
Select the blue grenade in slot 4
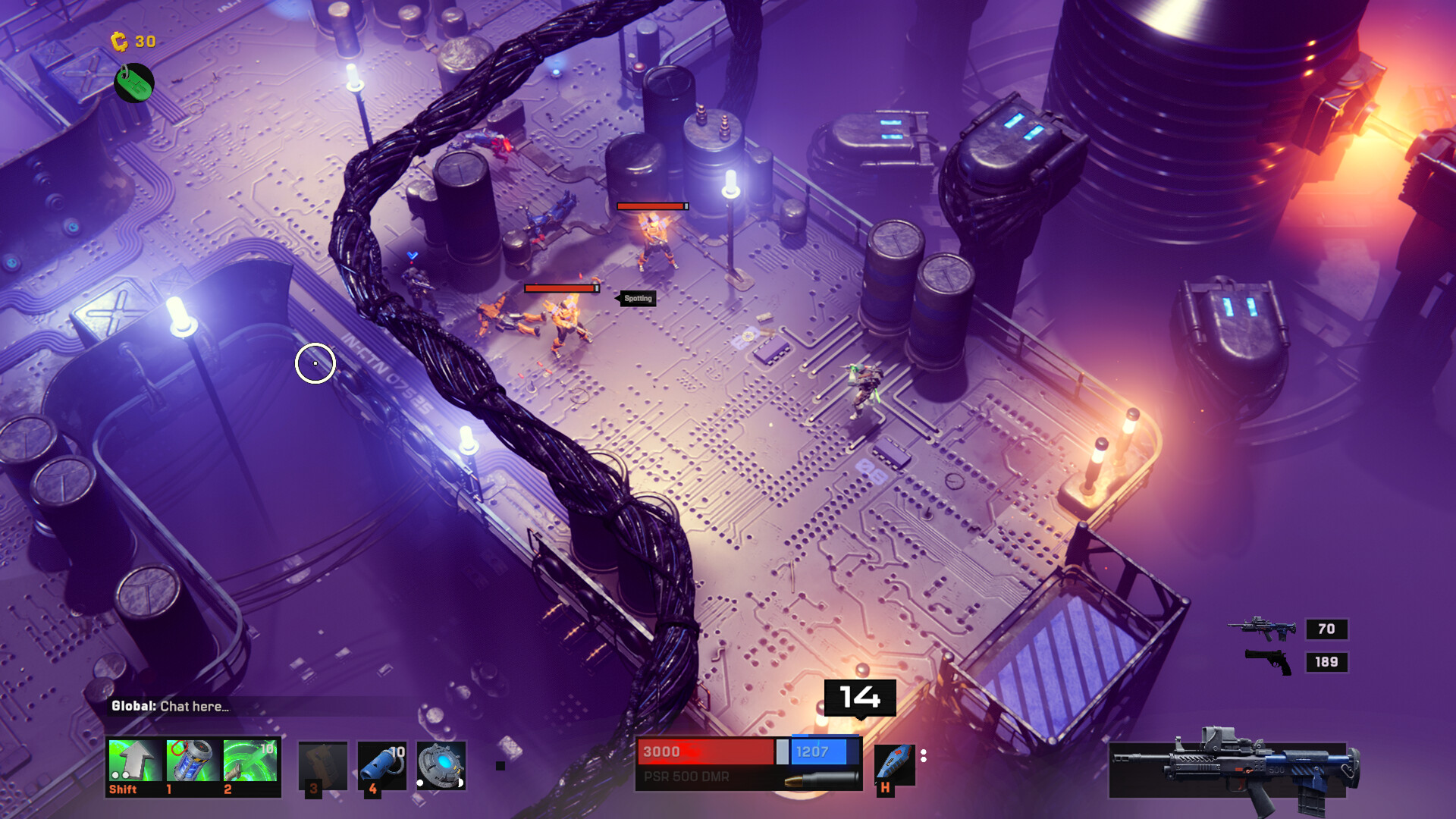coord(381,764)
